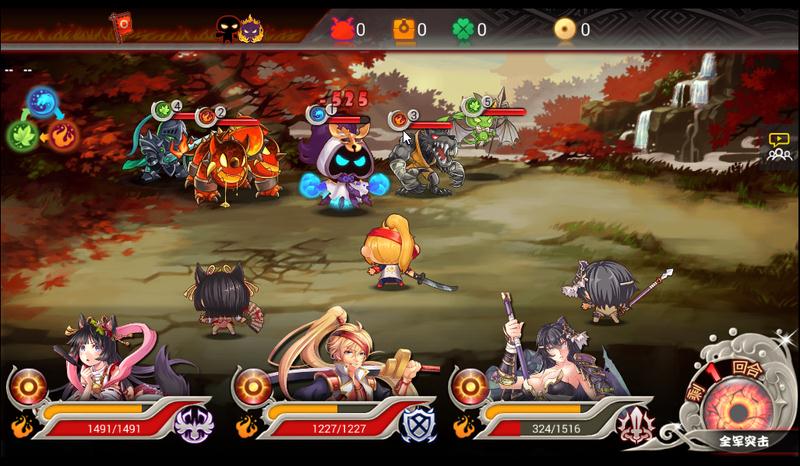Open the chat and players panel
The height and width of the screenshot is (466, 800).
[778, 148]
